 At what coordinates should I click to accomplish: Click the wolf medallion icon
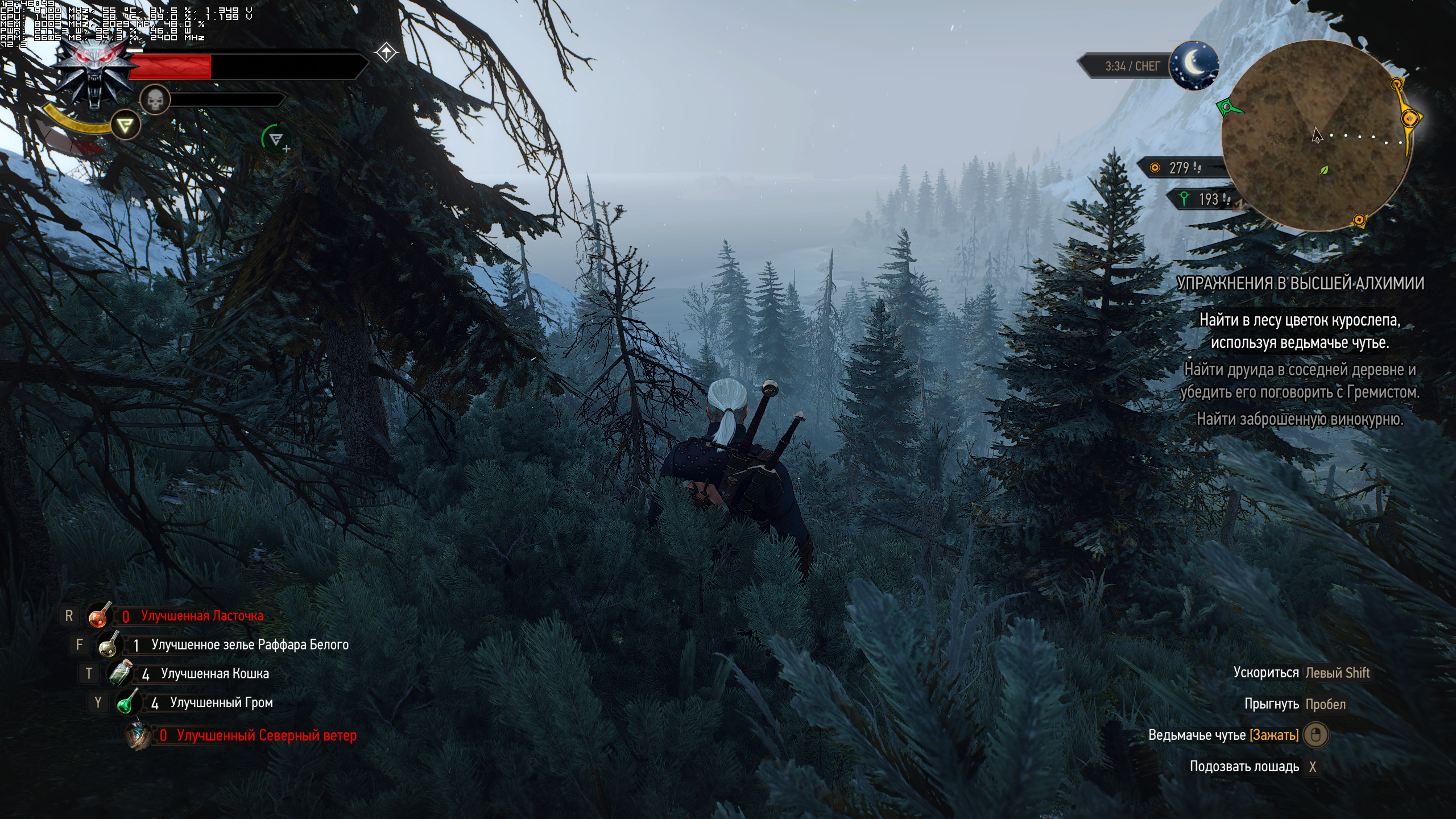[x=94, y=73]
